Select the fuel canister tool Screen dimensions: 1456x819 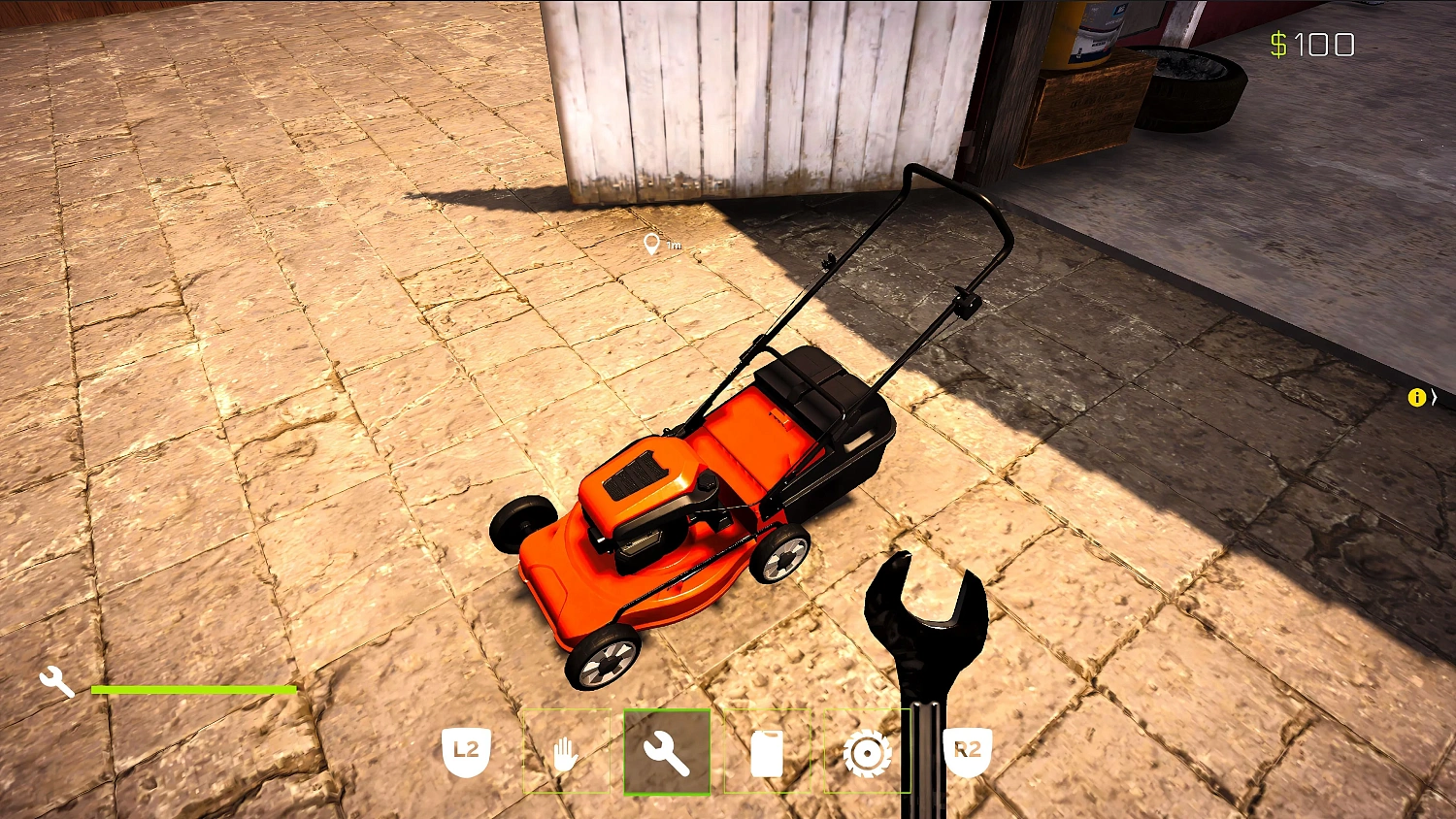[767, 752]
